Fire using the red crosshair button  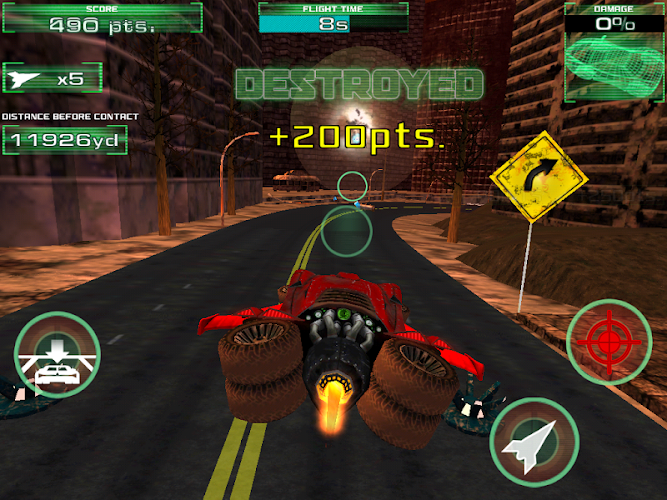608,342
